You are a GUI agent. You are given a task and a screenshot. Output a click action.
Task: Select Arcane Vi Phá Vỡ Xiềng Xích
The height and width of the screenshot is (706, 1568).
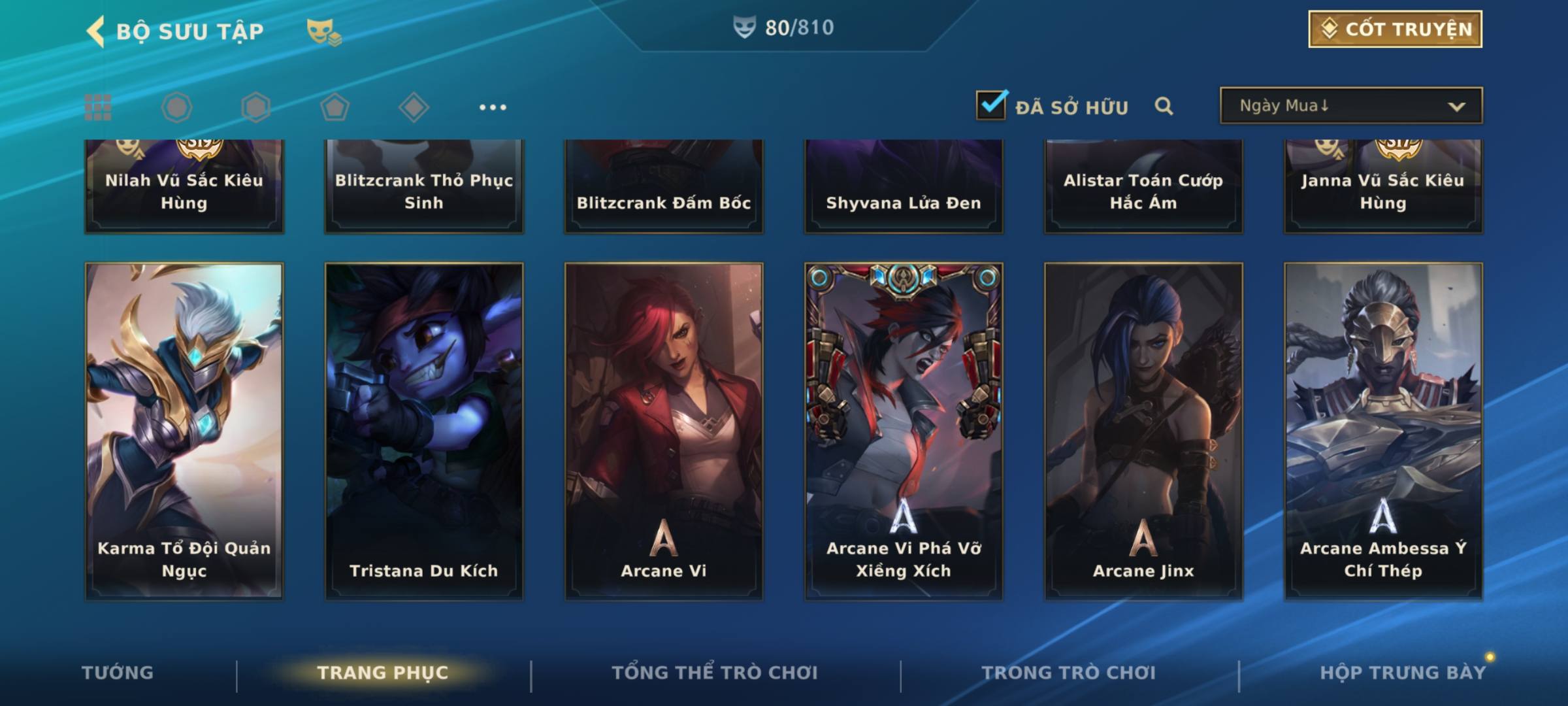pos(904,431)
